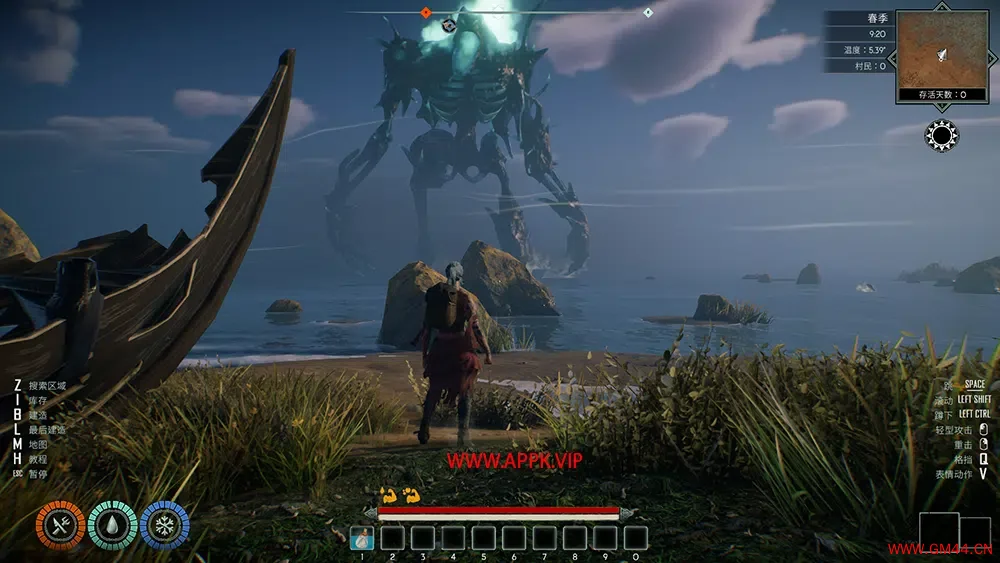
Task: Open 库存 (inventory) from the shortcut list
Action: click(x=38, y=400)
